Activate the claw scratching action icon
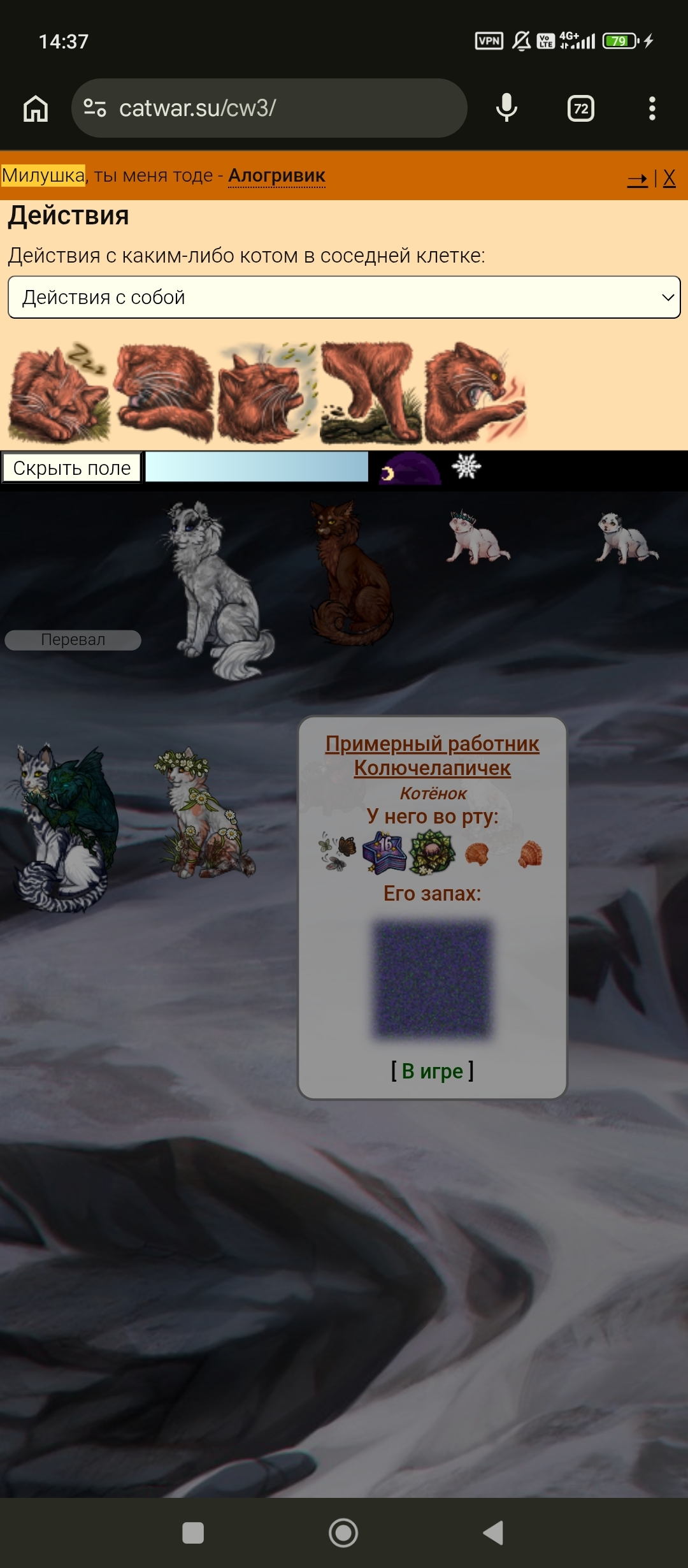This screenshot has height=1568, width=688. [x=475, y=393]
